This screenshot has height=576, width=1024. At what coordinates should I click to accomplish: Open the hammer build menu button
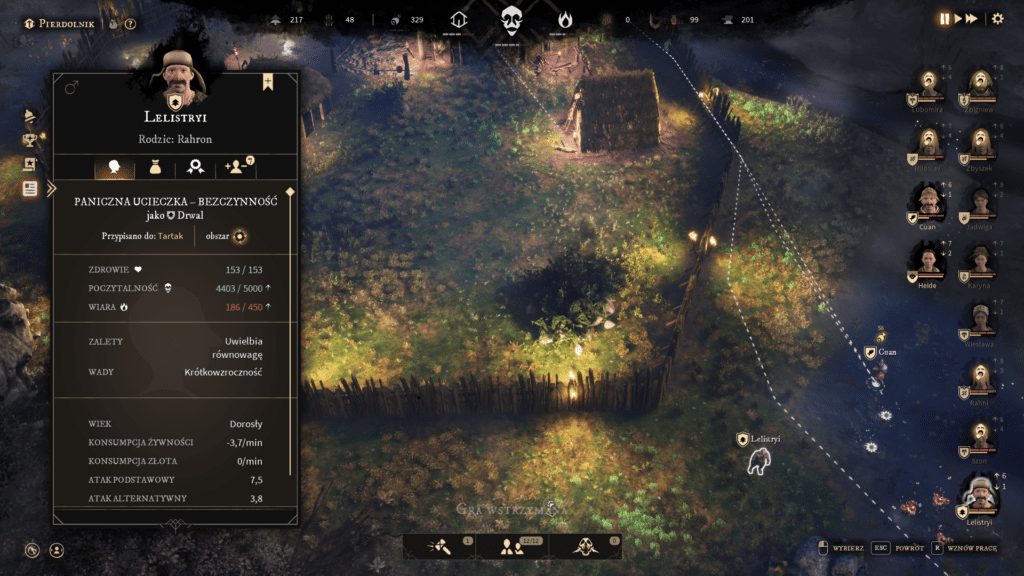coord(441,546)
